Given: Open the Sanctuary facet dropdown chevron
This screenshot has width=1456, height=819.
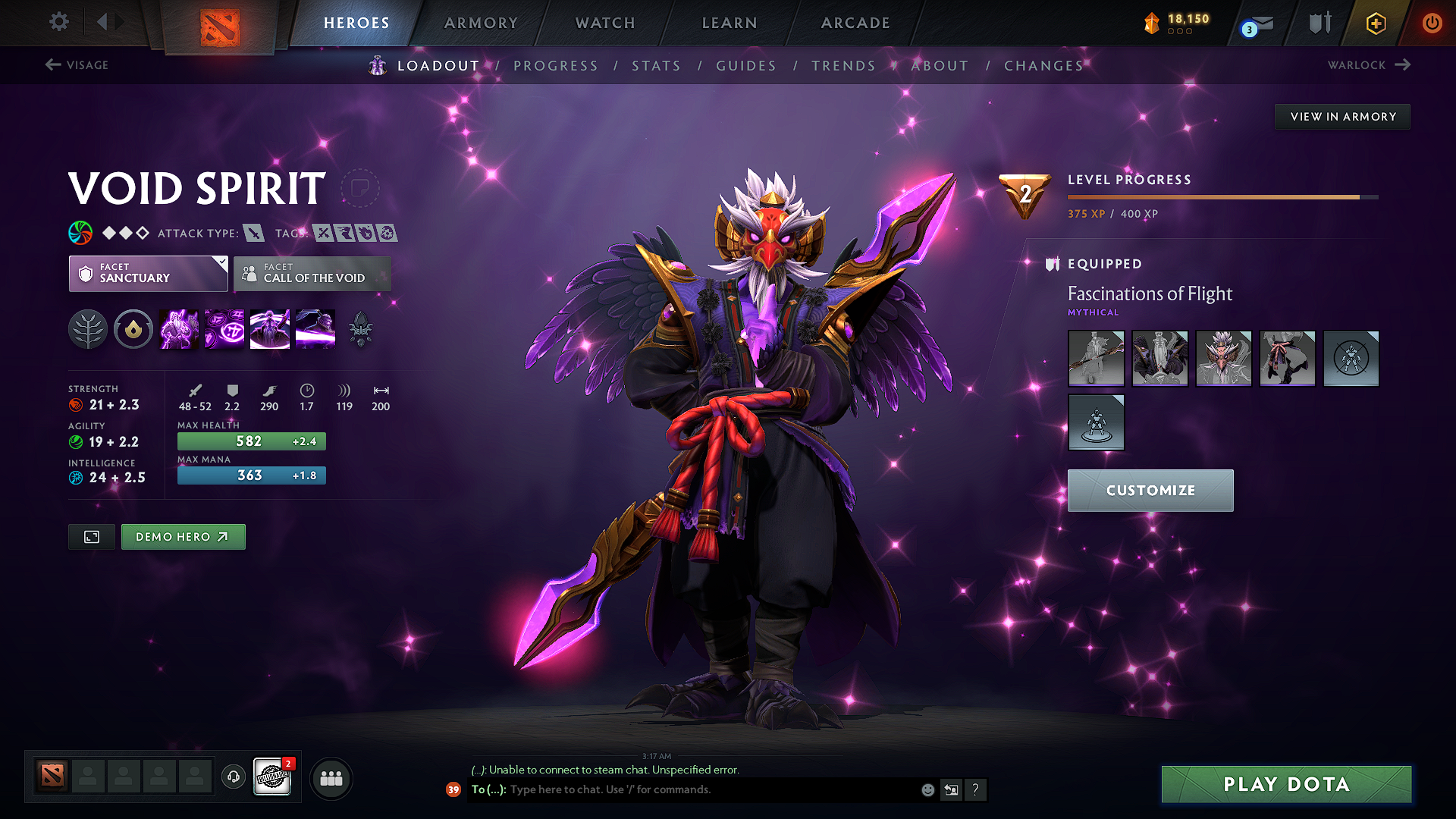Looking at the screenshot, I should [221, 264].
